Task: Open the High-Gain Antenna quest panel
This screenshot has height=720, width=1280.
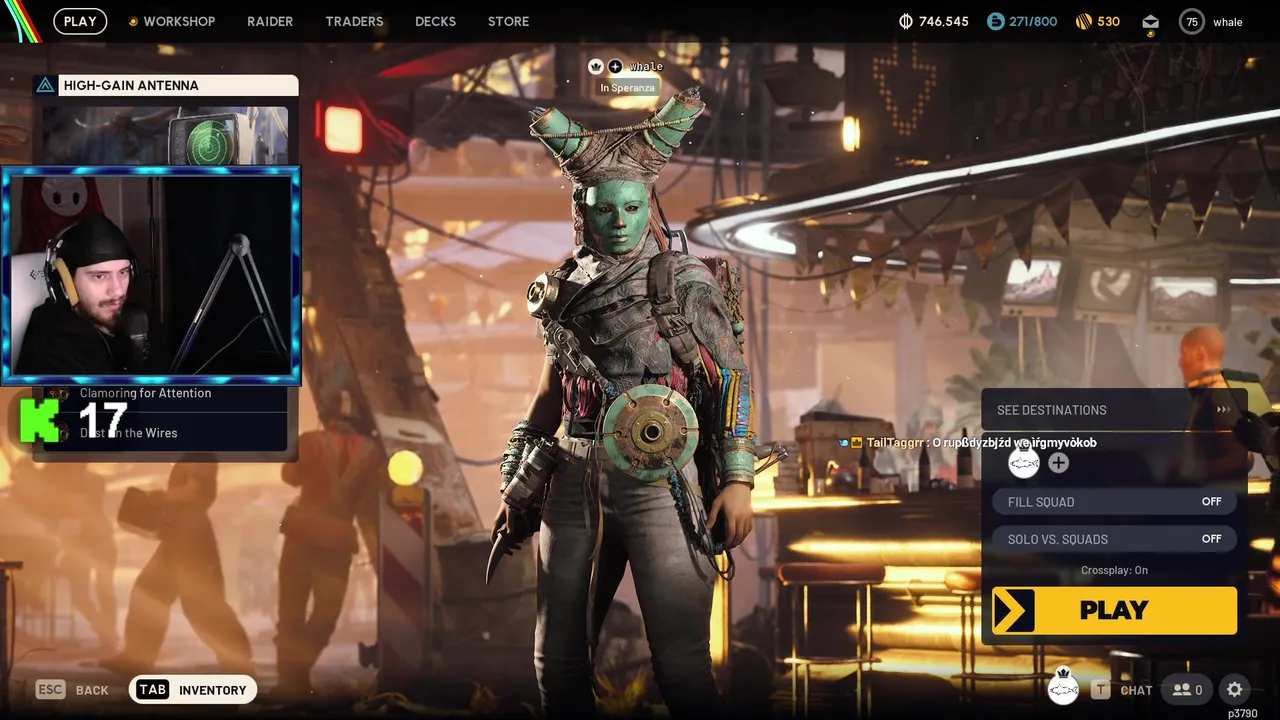Action: pyautogui.click(x=166, y=86)
